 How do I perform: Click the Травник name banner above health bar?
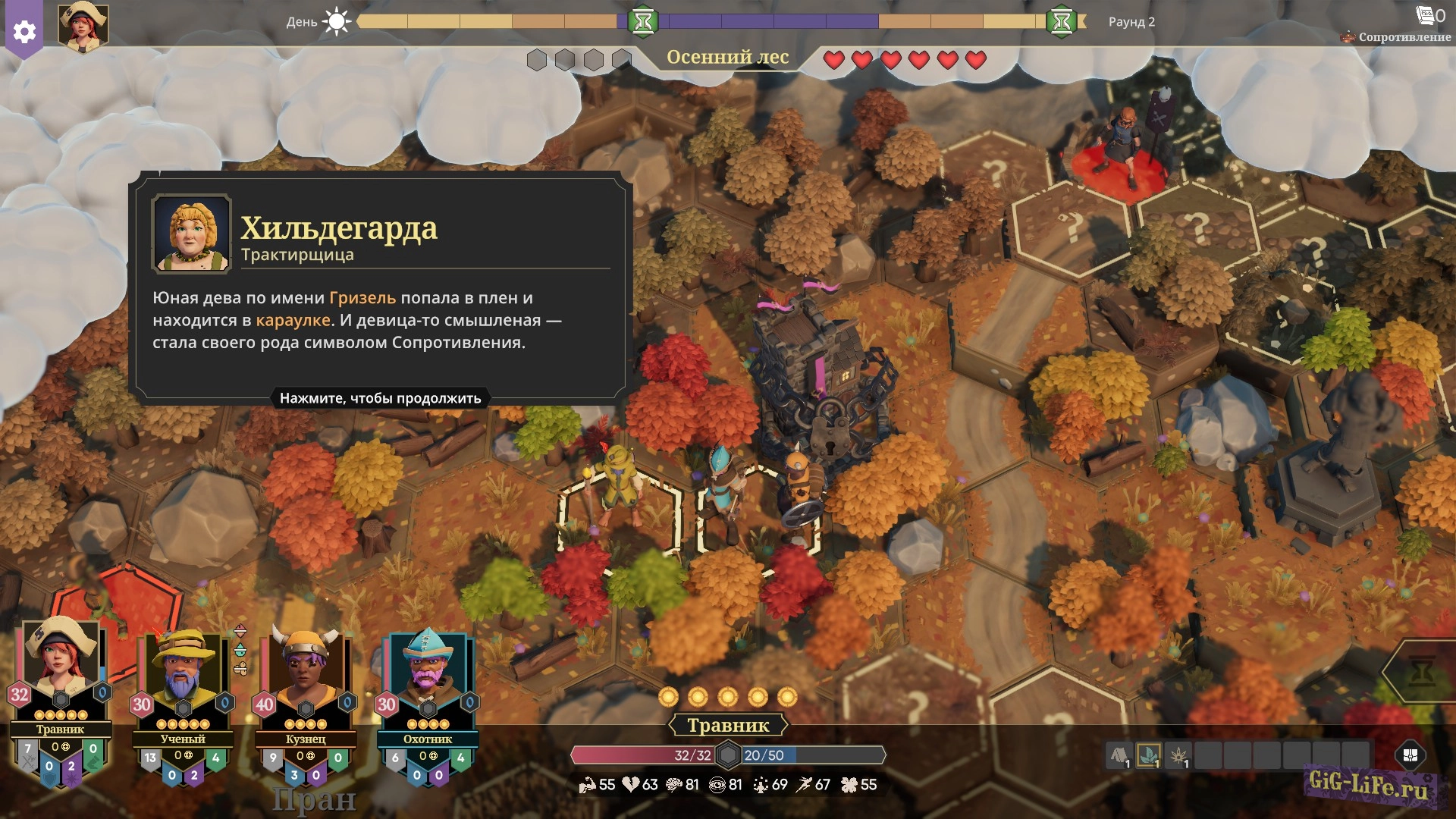[728, 726]
